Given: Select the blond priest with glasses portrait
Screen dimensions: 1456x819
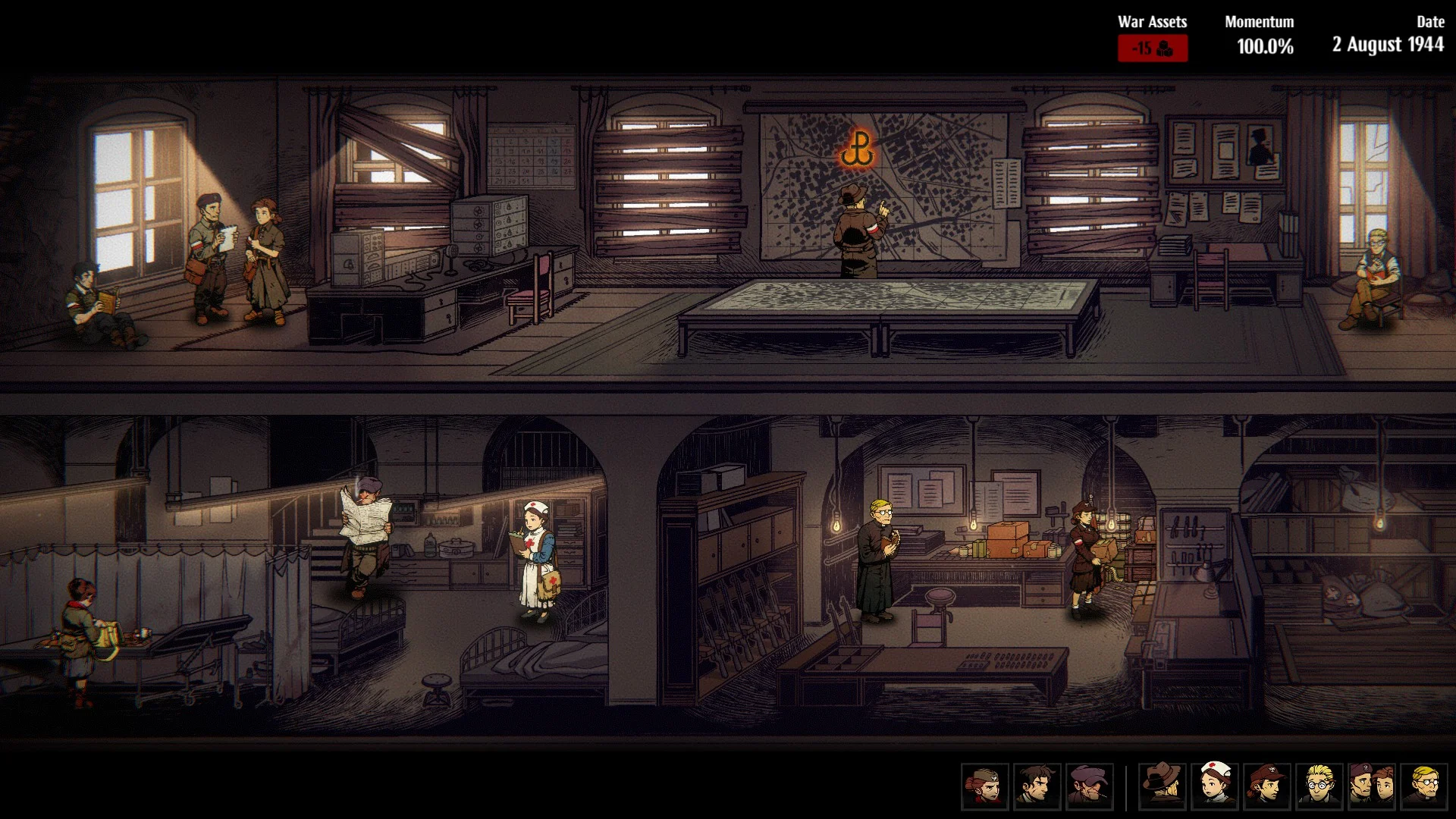Looking at the screenshot, I should coord(1424,786).
